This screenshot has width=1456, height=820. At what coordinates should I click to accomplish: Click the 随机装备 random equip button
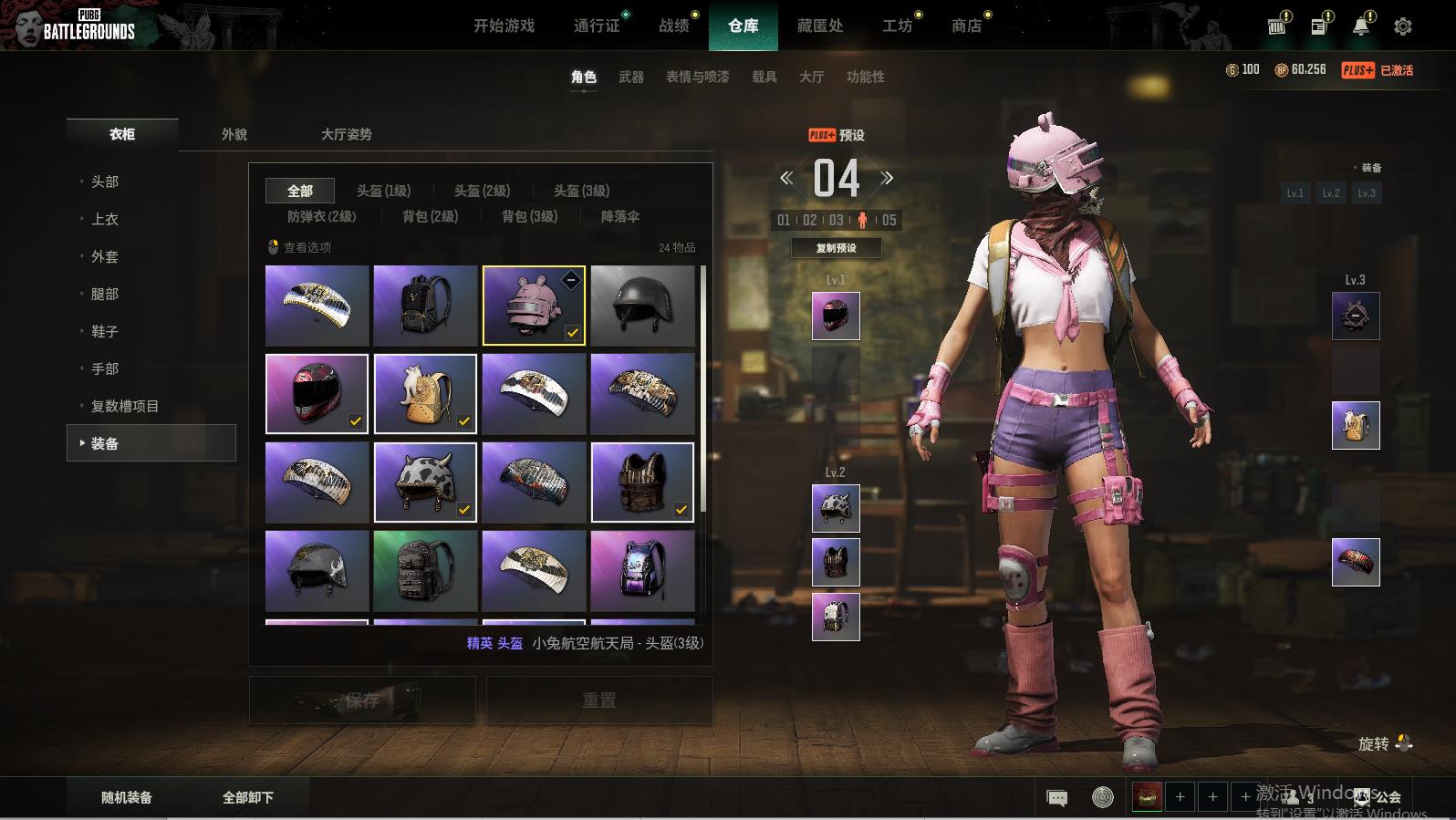pyautogui.click(x=127, y=797)
